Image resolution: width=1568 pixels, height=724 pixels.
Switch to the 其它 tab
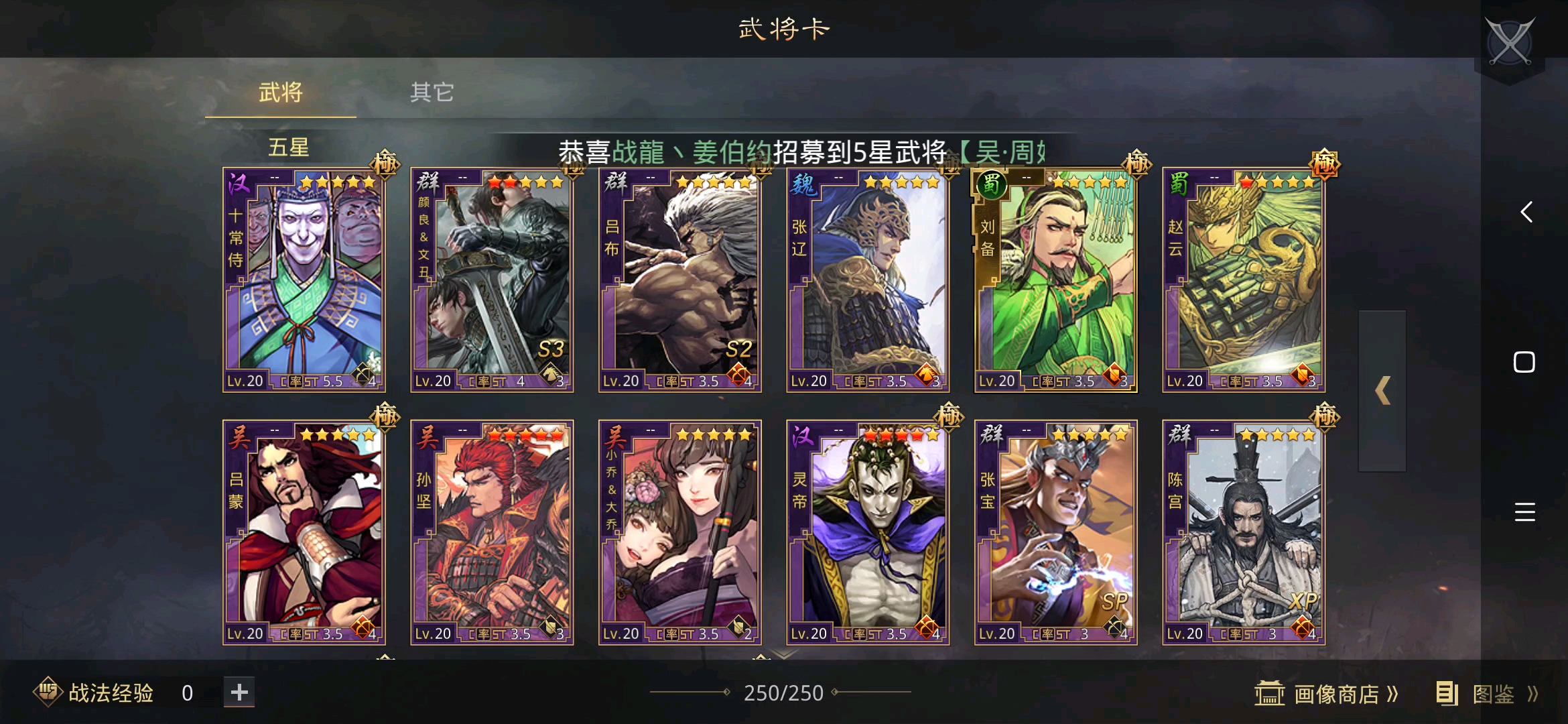tap(432, 93)
